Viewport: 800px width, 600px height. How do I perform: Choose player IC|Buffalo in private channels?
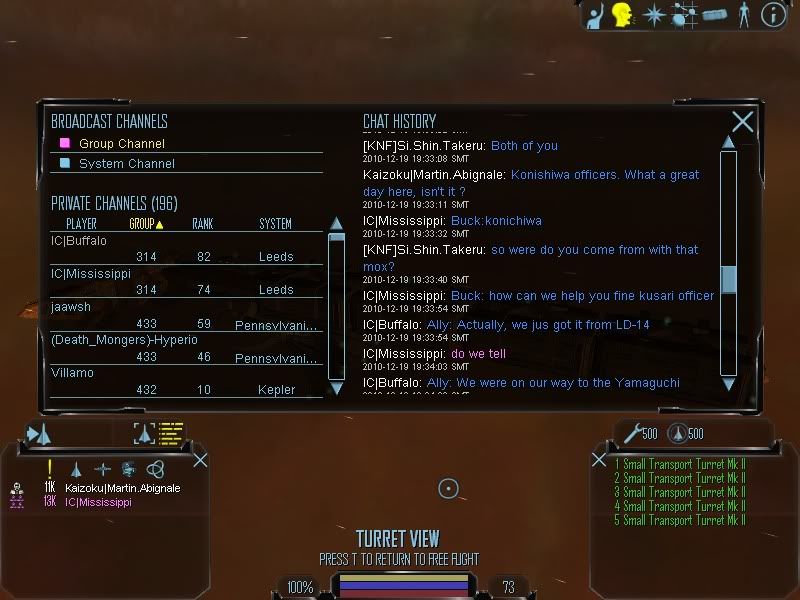click(x=79, y=241)
